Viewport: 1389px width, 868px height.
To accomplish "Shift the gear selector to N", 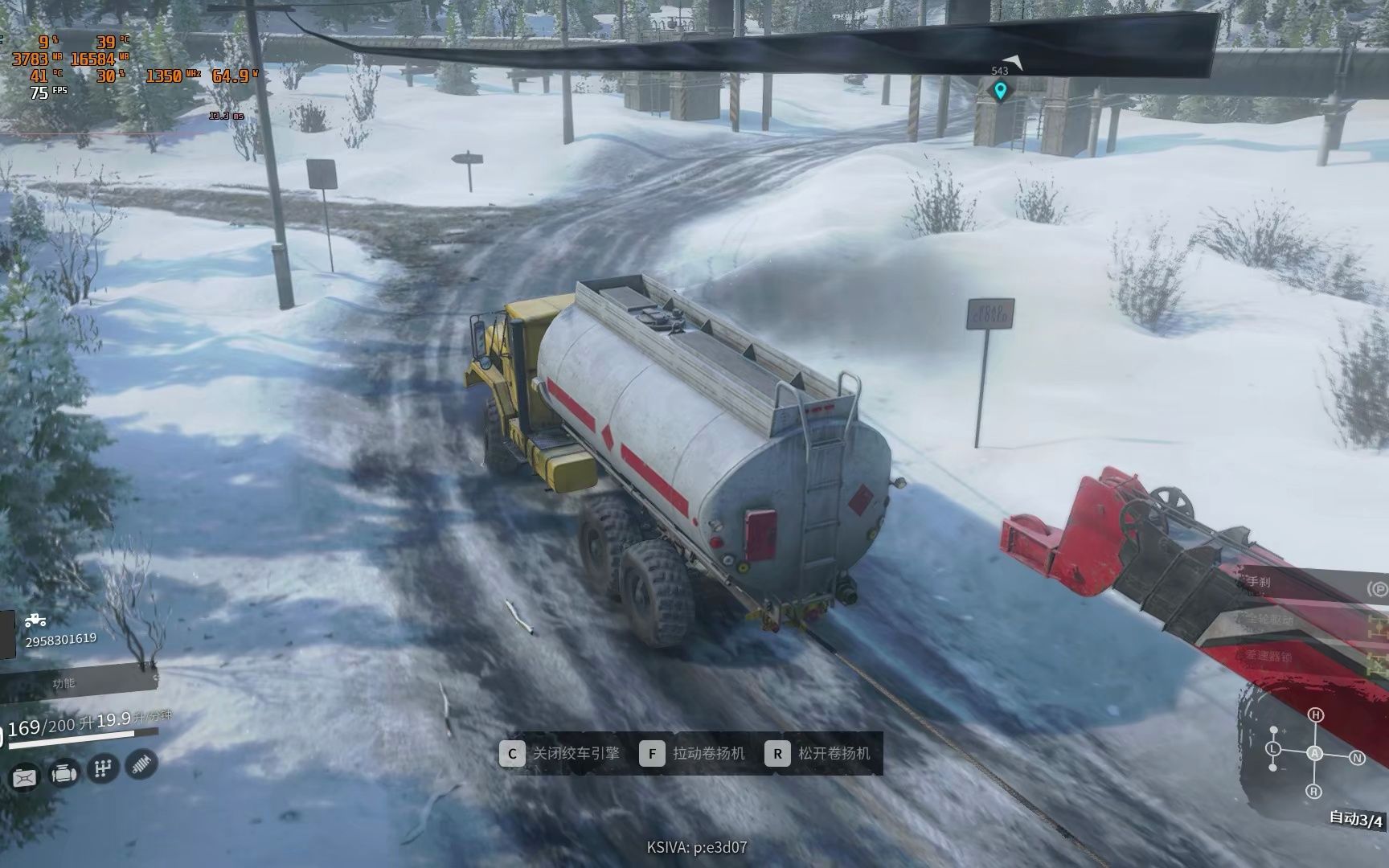I will coord(1357,757).
